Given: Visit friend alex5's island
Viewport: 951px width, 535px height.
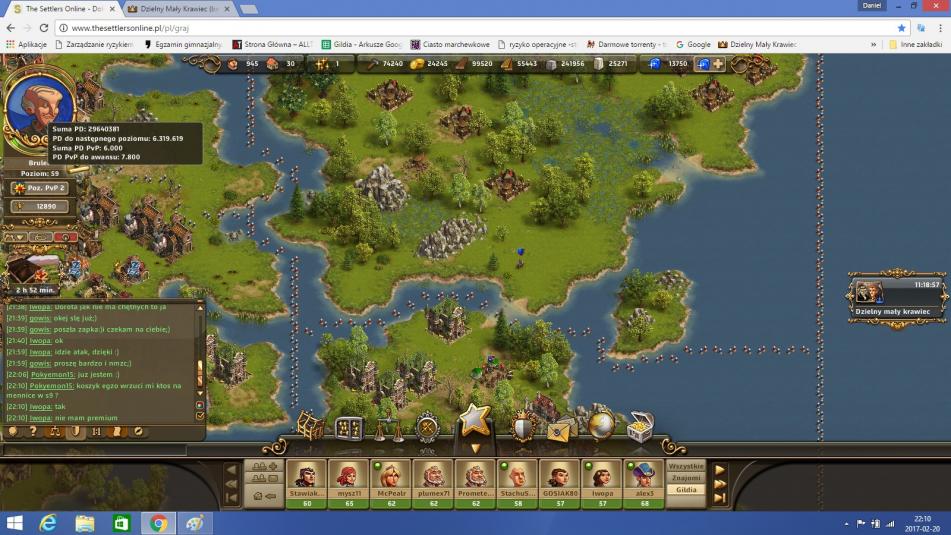Looking at the screenshot, I should 643,478.
